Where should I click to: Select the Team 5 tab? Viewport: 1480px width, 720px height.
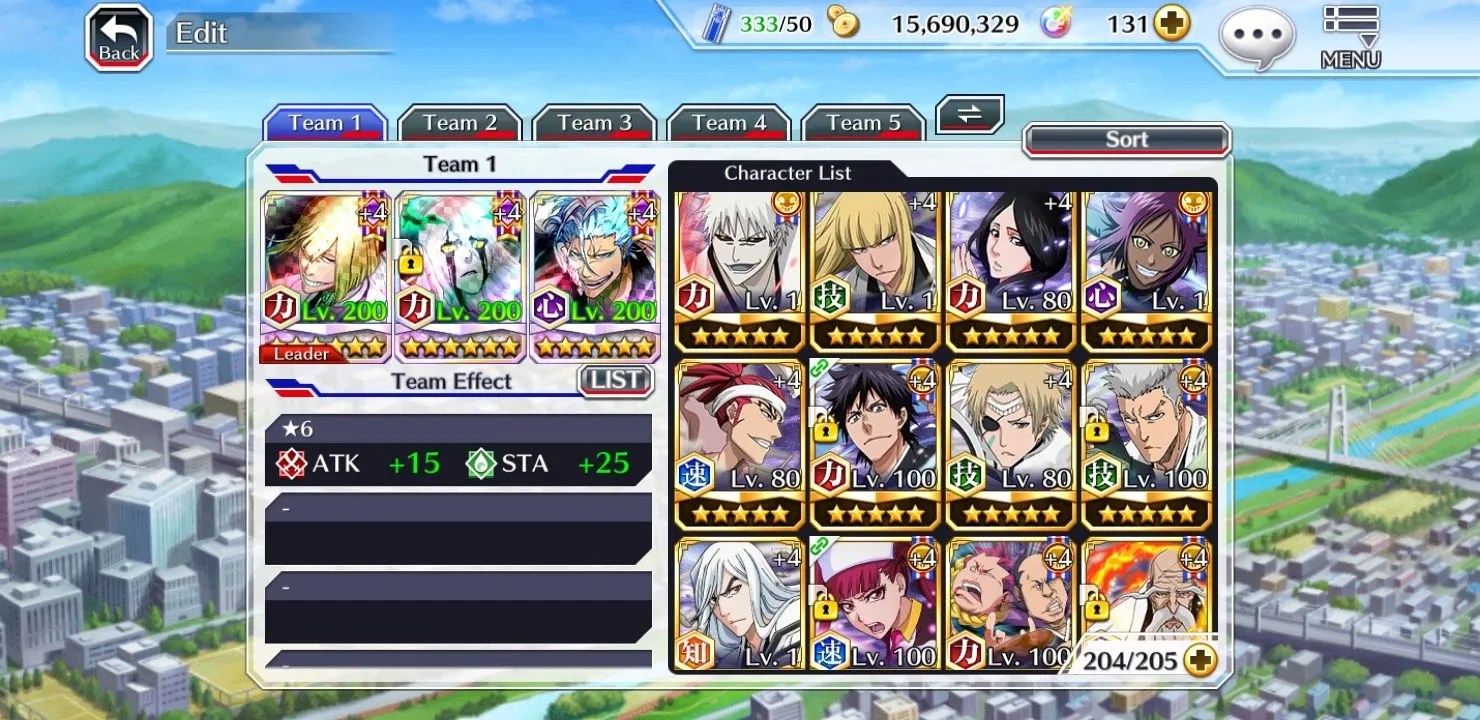click(863, 123)
